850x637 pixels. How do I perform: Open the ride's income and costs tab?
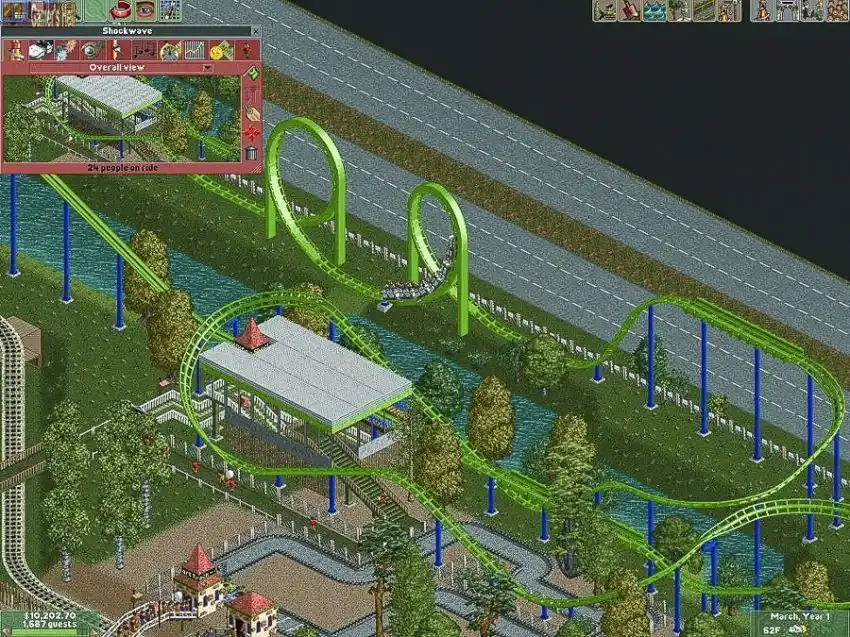click(x=219, y=50)
